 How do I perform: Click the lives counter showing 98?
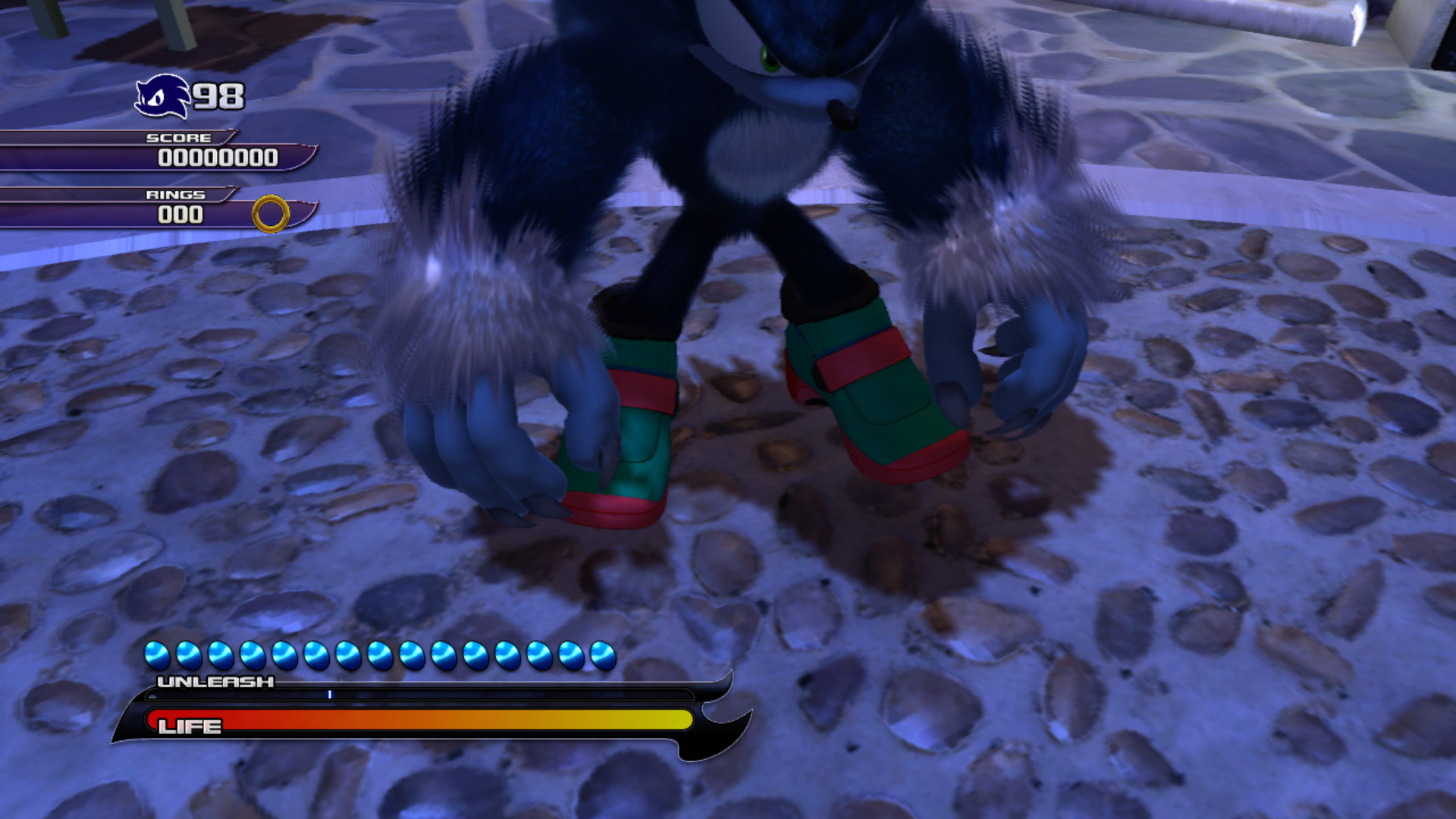219,96
